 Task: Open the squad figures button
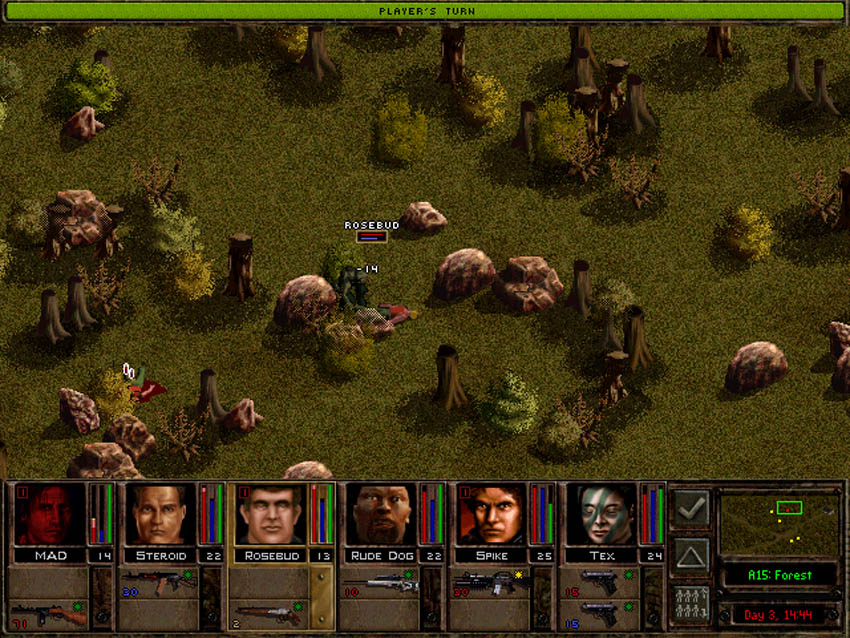pyautogui.click(x=691, y=602)
